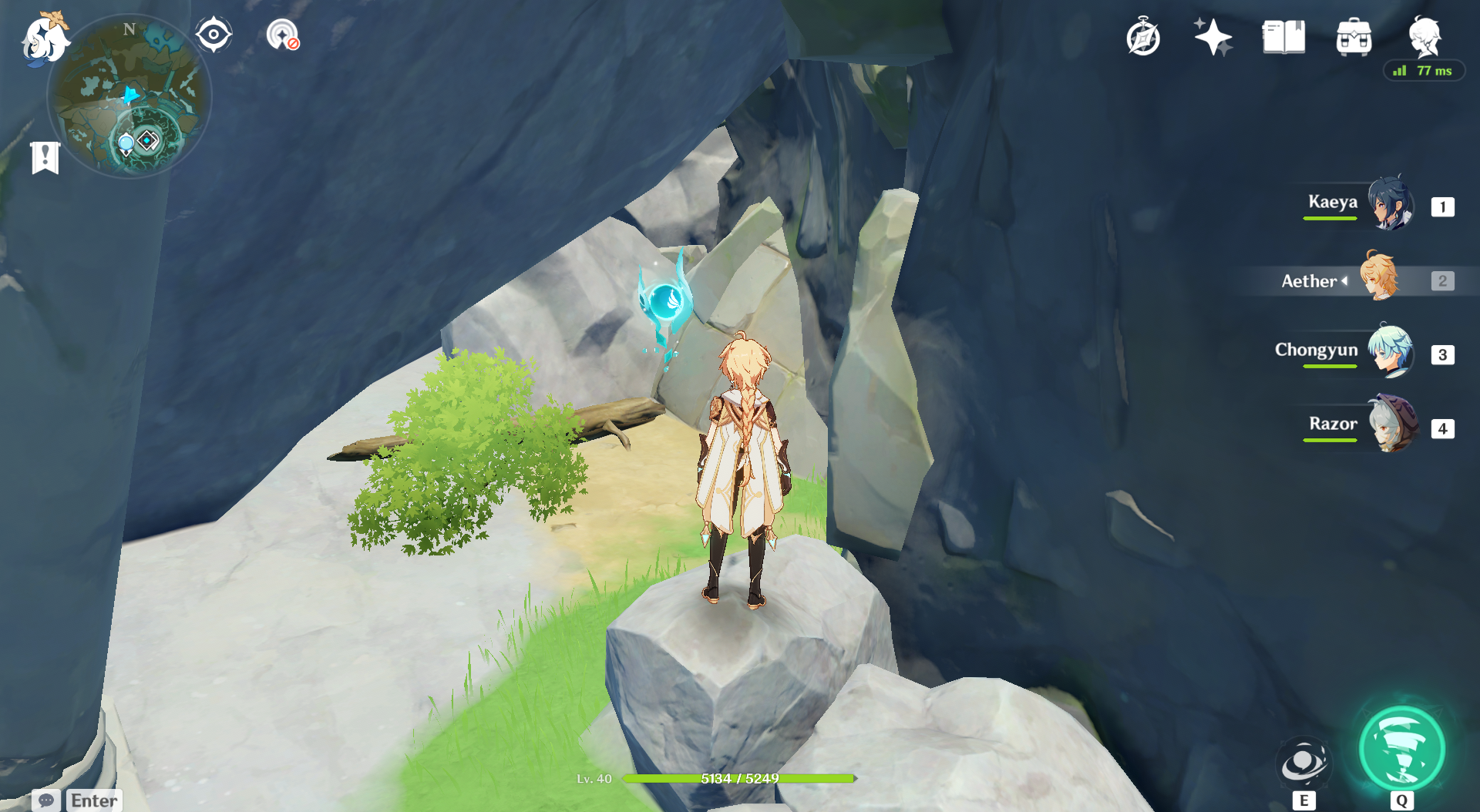Open the chat speech bubble
The width and height of the screenshot is (1480, 812).
[45, 800]
